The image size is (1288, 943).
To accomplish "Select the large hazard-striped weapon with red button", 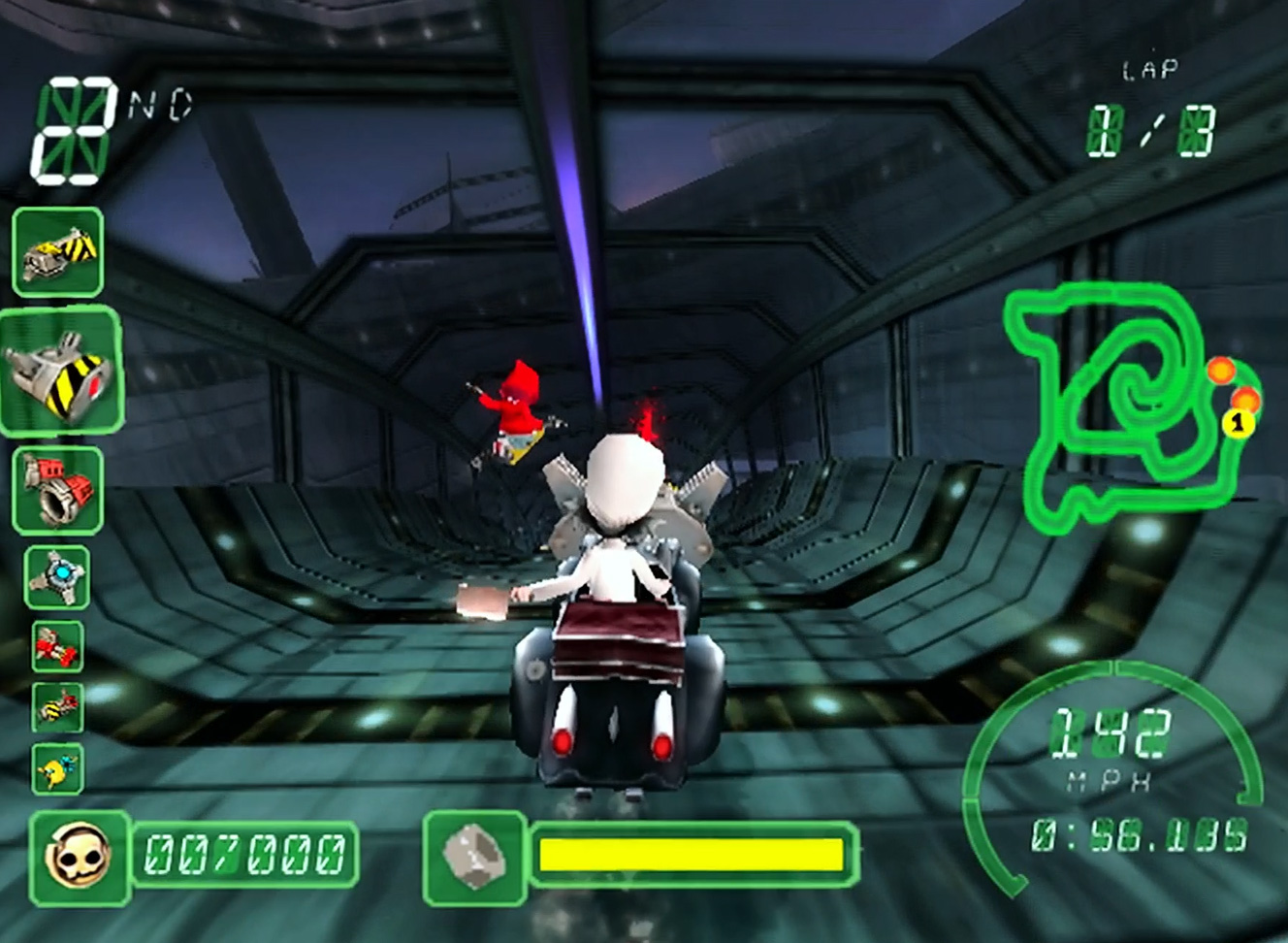I will (61, 372).
